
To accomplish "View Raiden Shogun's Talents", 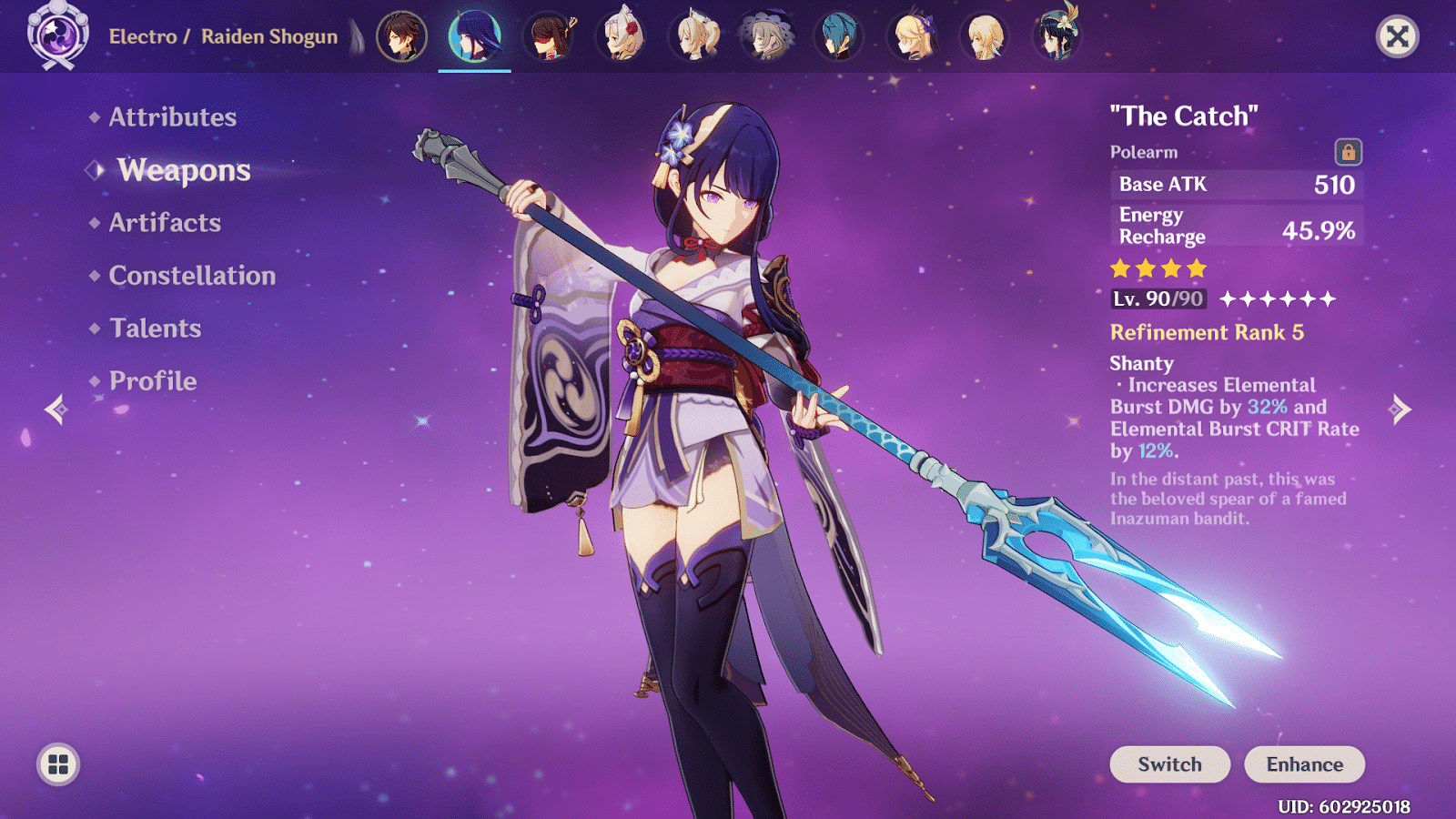I will click(155, 329).
